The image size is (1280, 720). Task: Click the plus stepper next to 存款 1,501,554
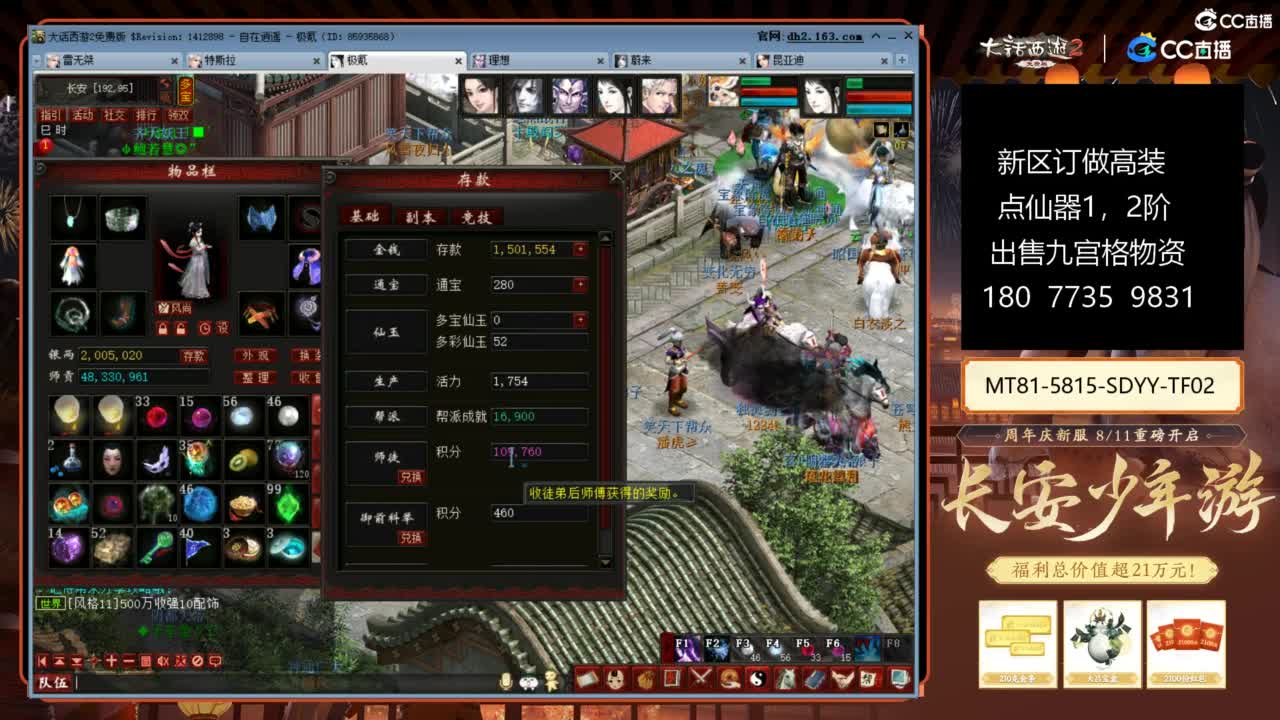coord(579,249)
